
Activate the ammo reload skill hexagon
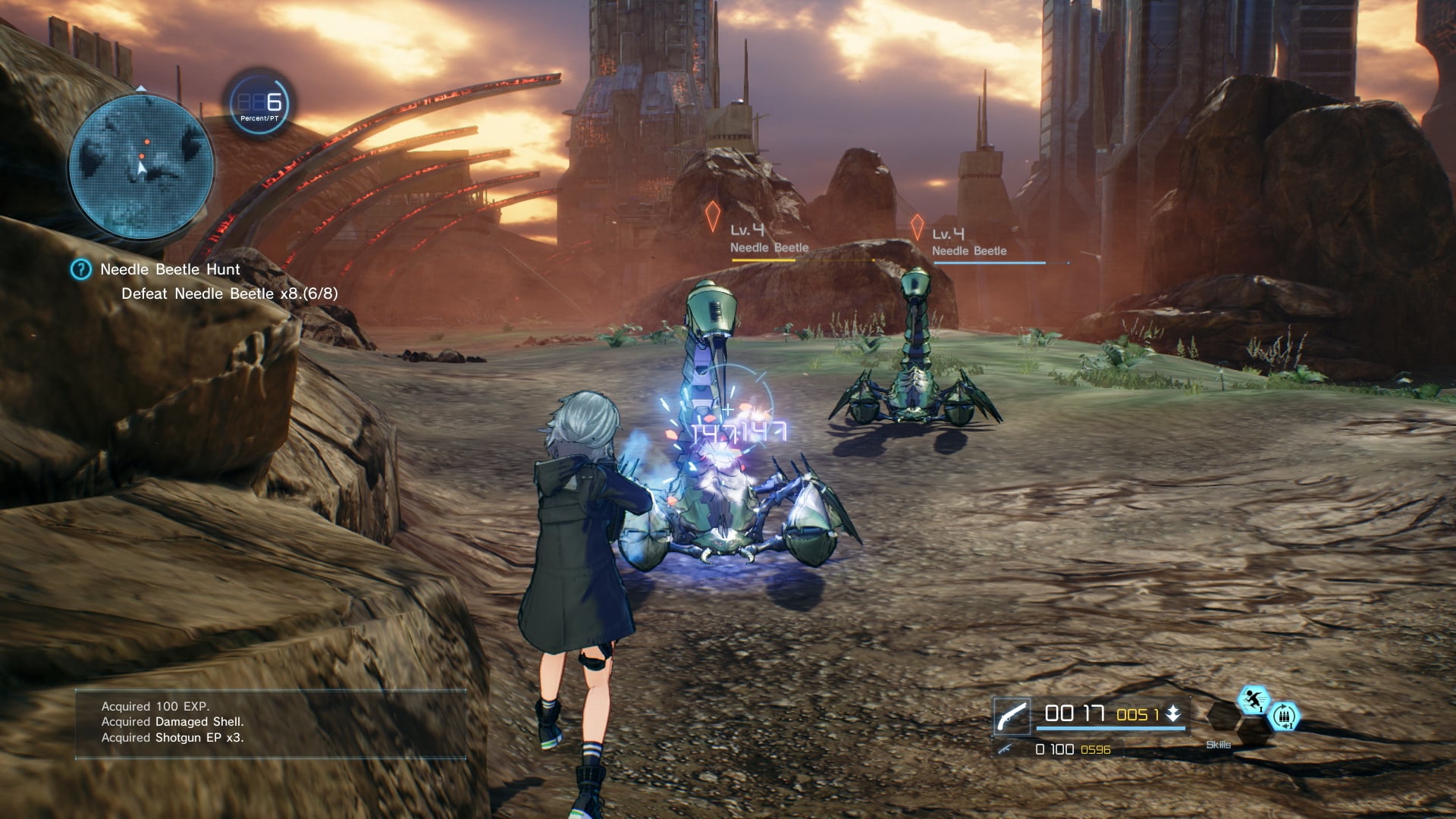(x=1284, y=716)
